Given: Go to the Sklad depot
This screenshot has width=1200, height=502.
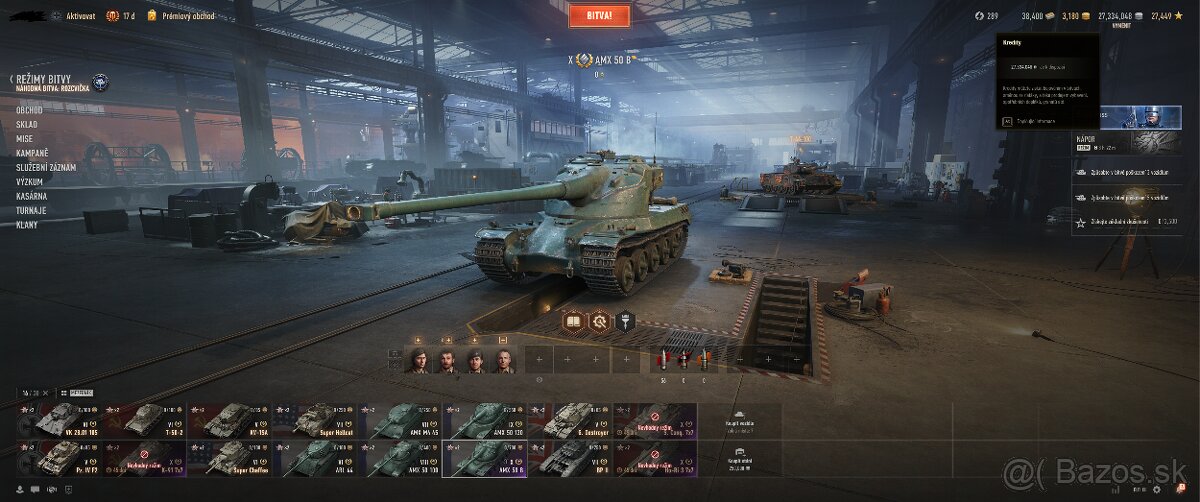Looking at the screenshot, I should click(x=27, y=124).
